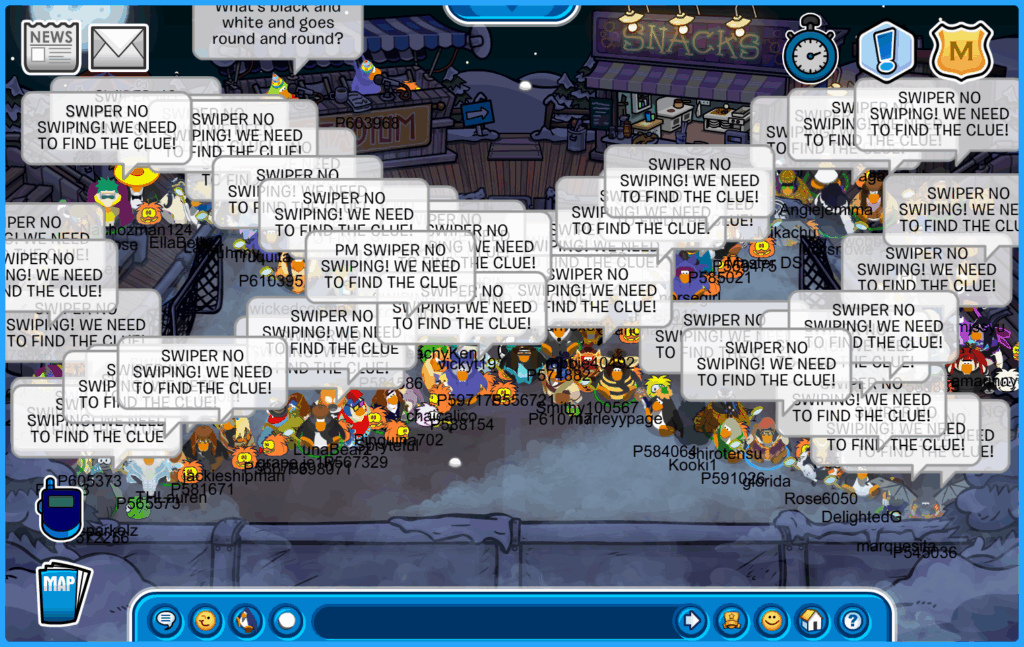The width and height of the screenshot is (1024, 647).
Task: Open the speech bubble quick chat menu
Action: 166,621
